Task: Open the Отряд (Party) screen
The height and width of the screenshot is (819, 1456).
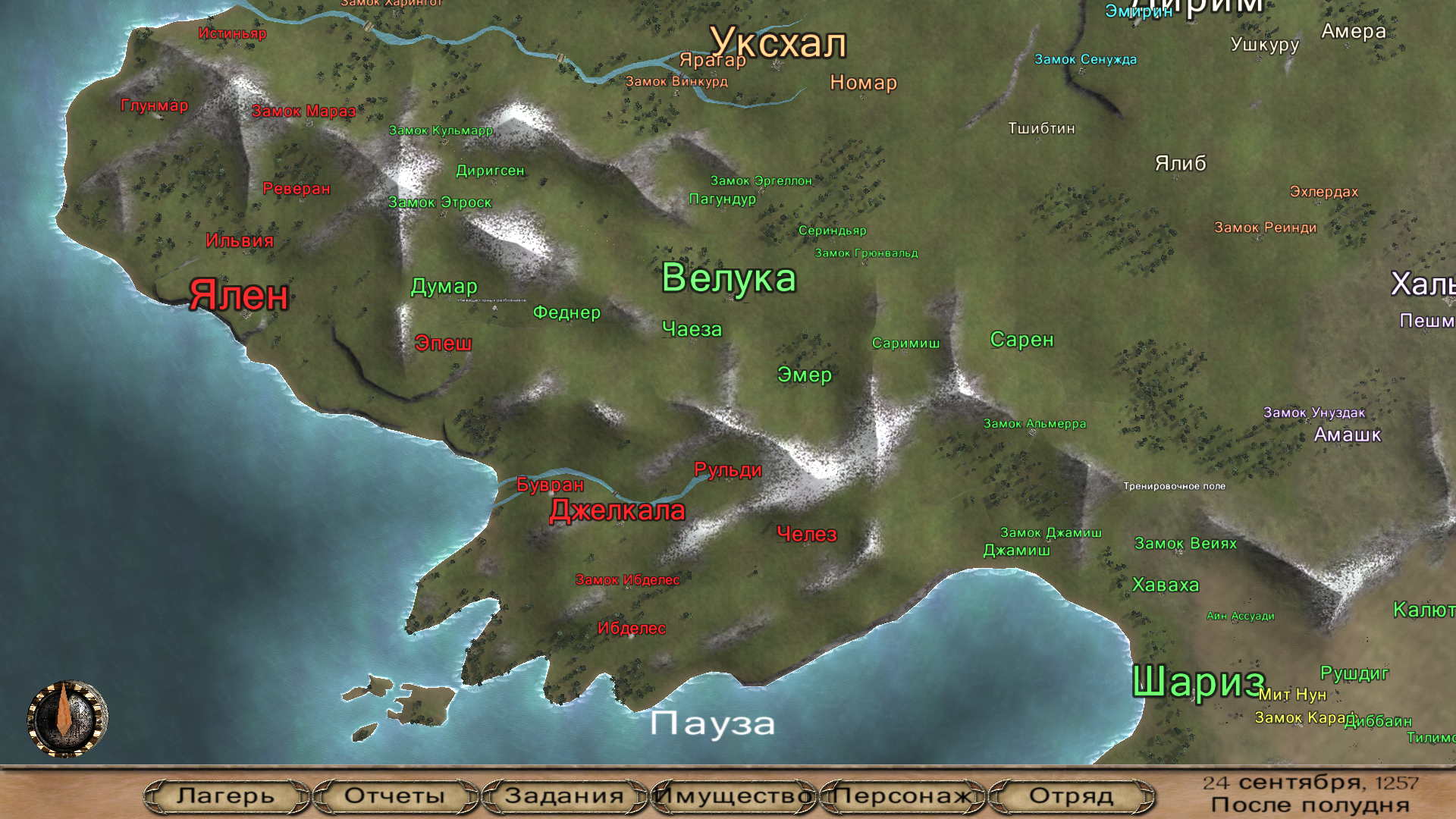Action: pos(1071,796)
